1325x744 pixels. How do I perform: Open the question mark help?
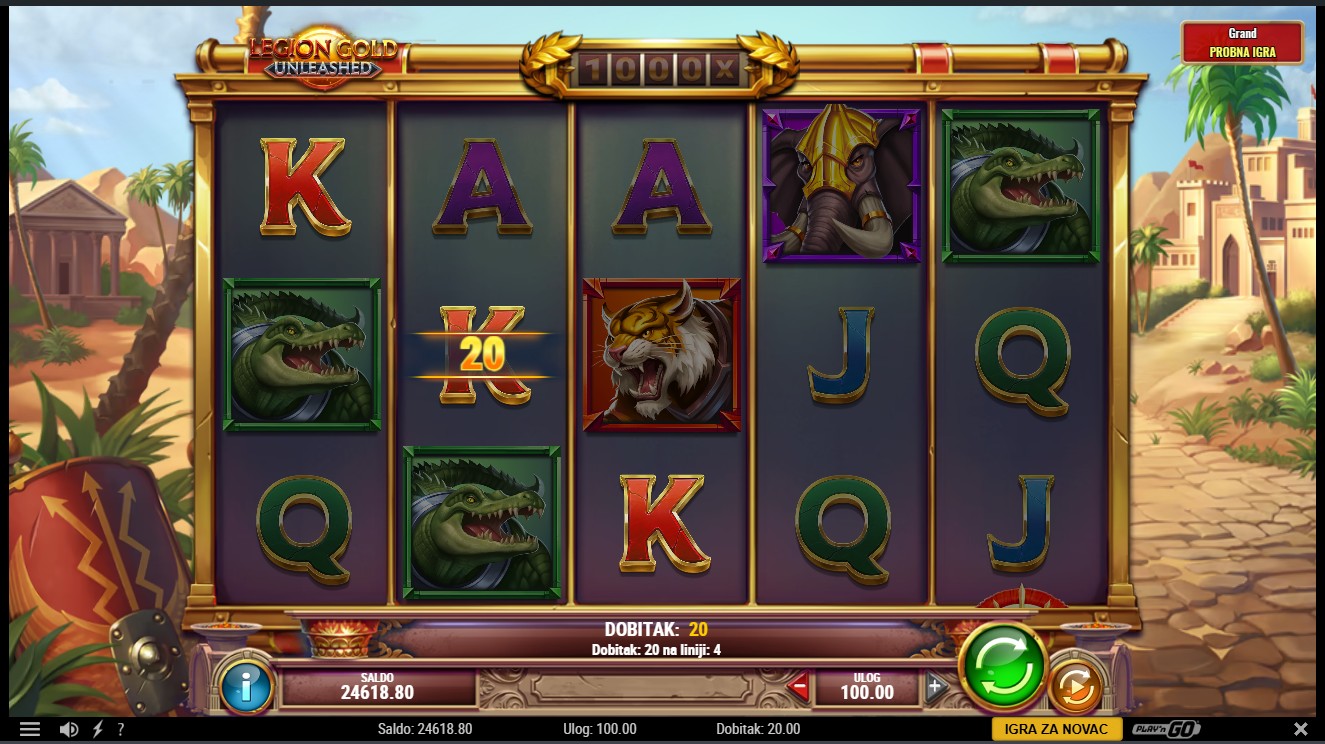tap(121, 729)
